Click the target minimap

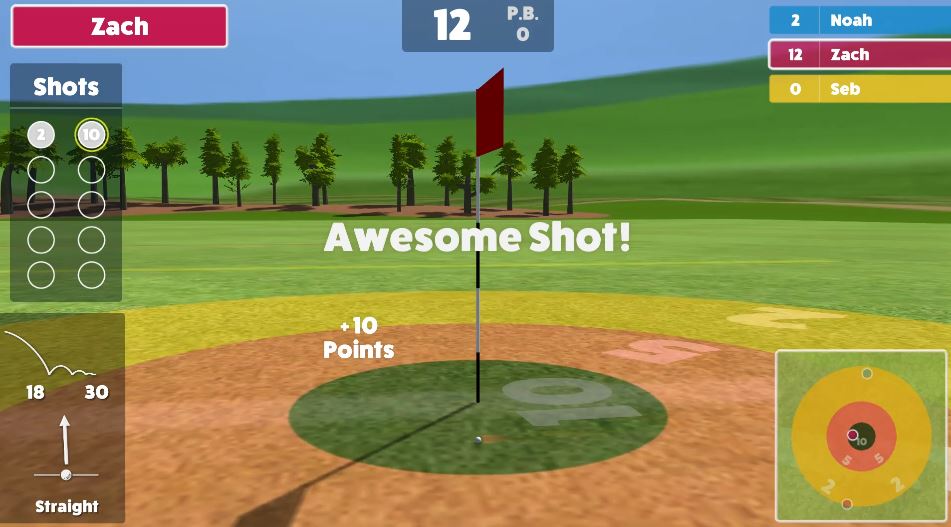point(860,435)
